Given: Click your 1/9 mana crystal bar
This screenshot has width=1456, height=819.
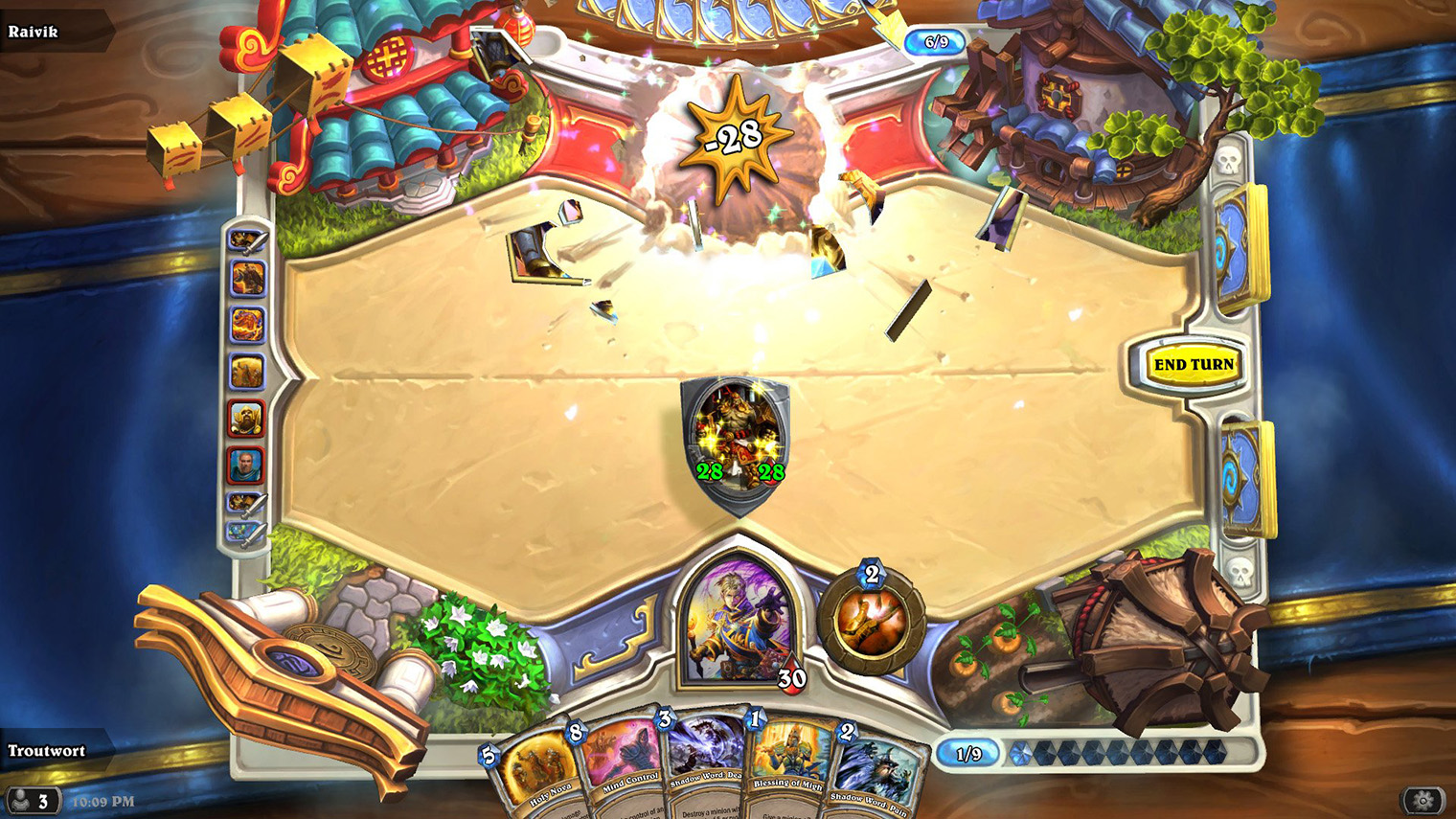Looking at the screenshot, I should [969, 751].
